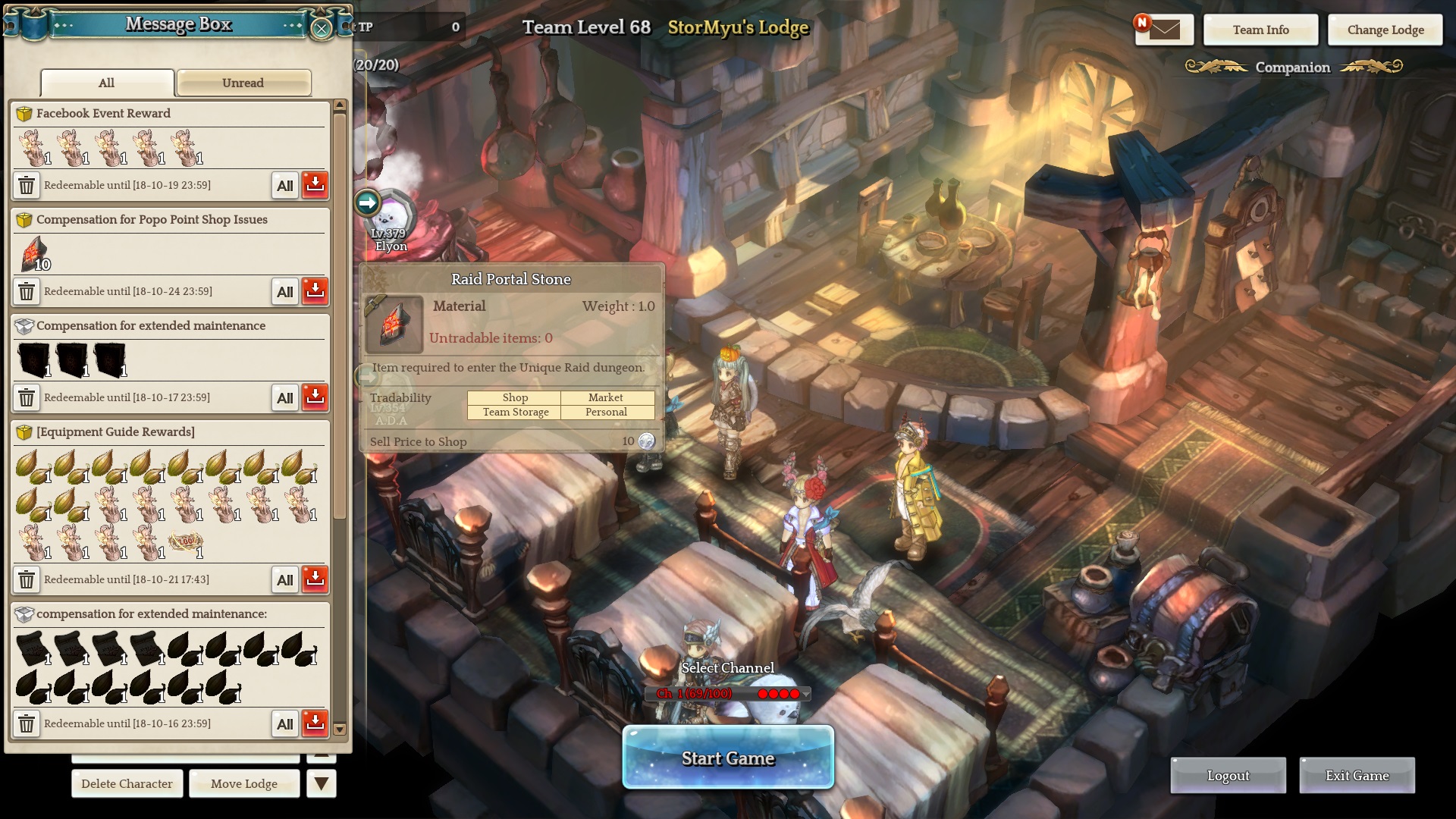This screenshot has height=819, width=1456.
Task: Log out of the account
Action: pyautogui.click(x=1228, y=775)
